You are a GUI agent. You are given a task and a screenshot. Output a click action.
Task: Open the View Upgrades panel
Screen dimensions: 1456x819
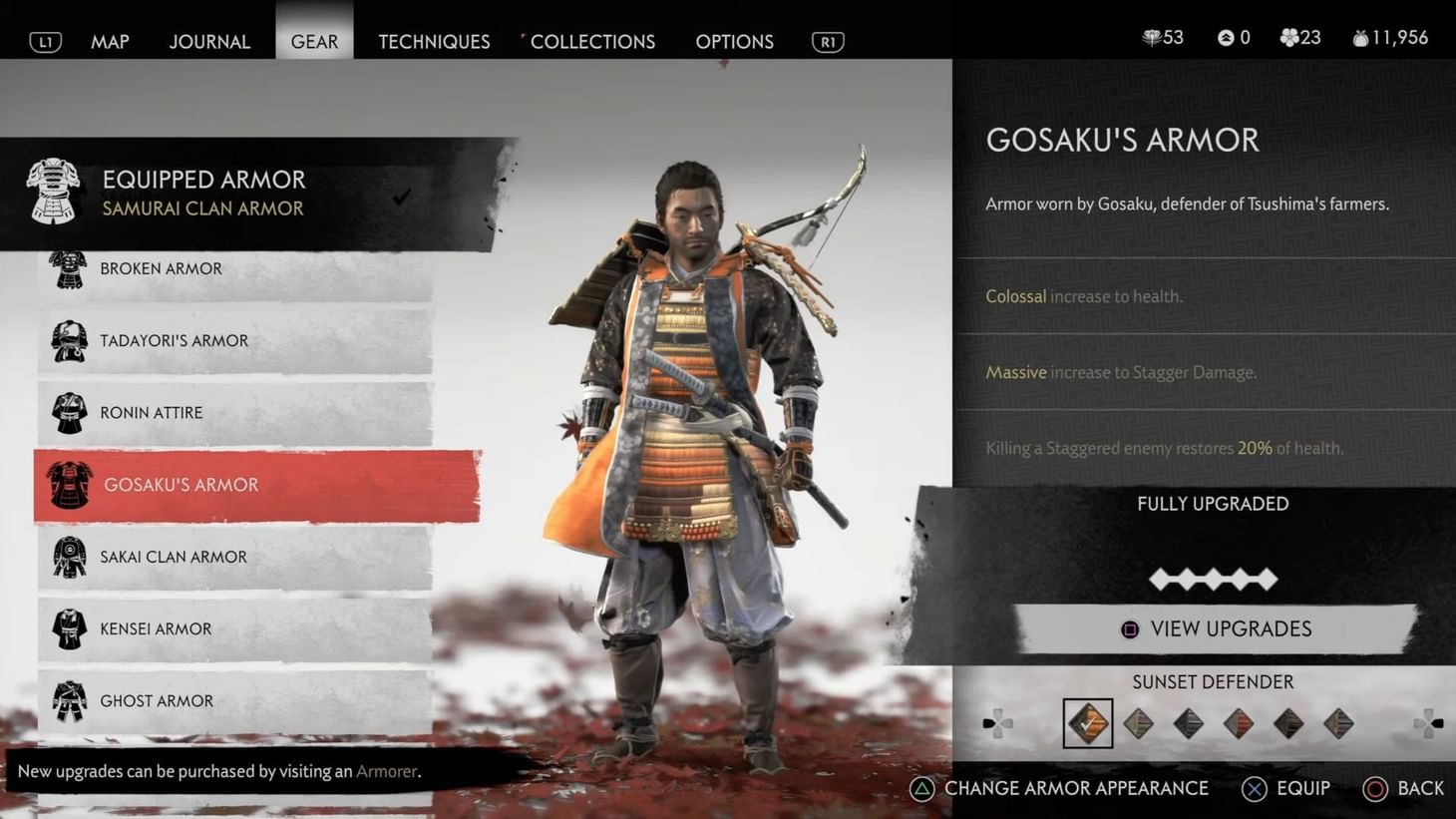pyautogui.click(x=1213, y=628)
